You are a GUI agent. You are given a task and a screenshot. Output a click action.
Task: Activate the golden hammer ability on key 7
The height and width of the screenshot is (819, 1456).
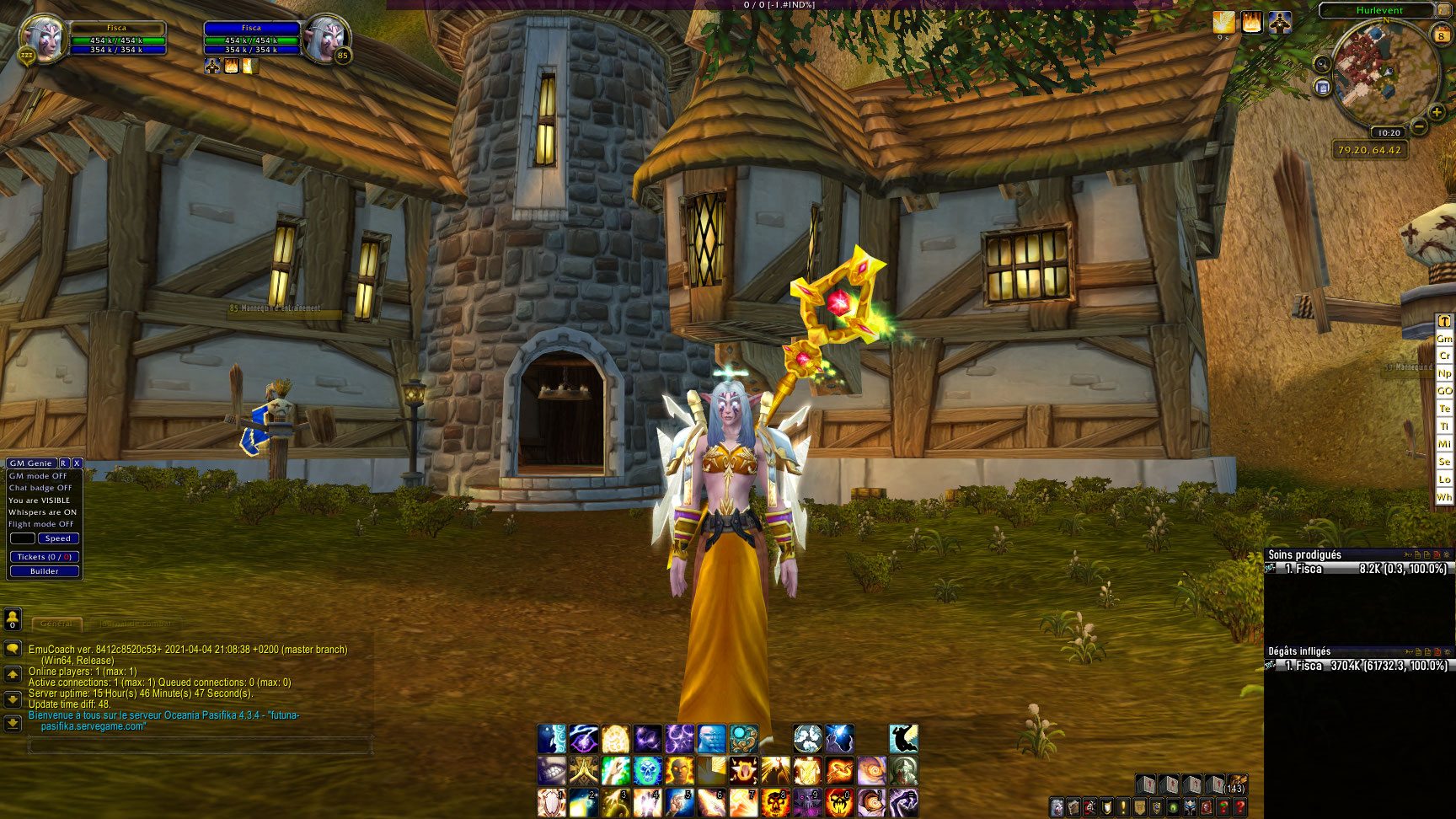point(743,802)
